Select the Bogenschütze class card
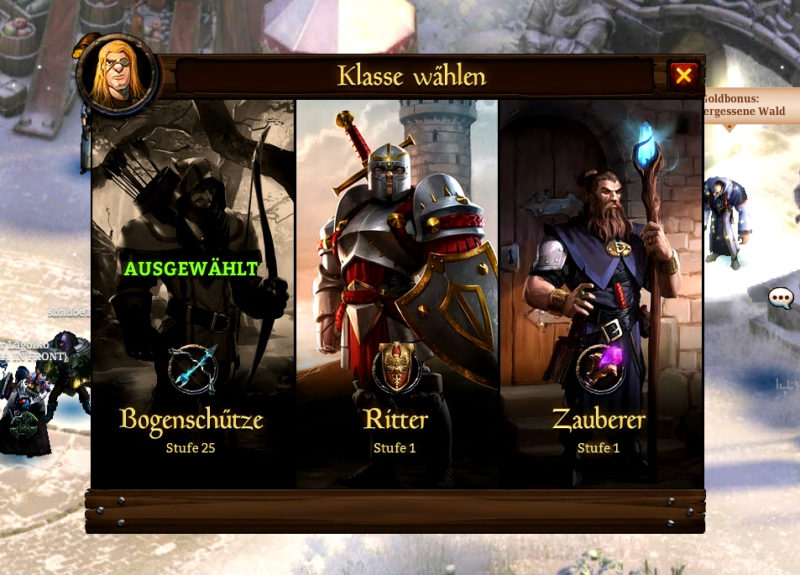Image resolution: width=800 pixels, height=575 pixels. coord(193,292)
